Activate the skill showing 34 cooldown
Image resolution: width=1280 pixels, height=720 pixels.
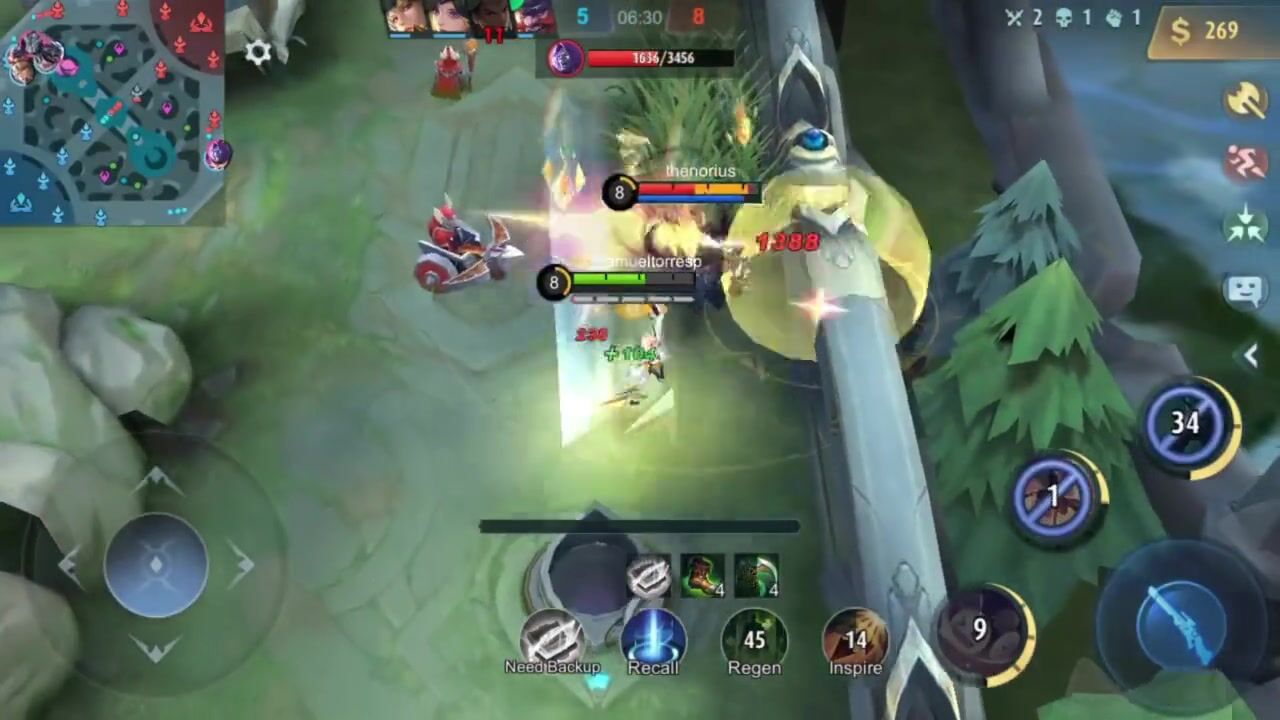[1186, 424]
